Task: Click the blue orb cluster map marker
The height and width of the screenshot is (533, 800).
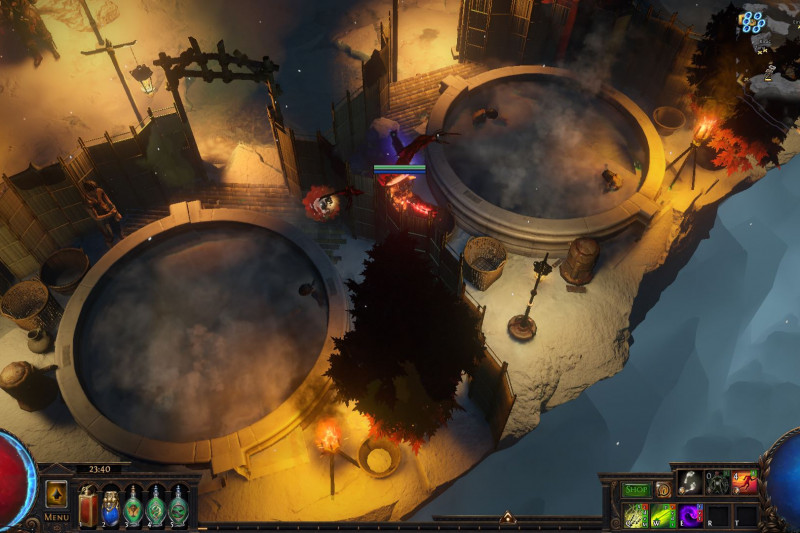Action: pyautogui.click(x=752, y=22)
